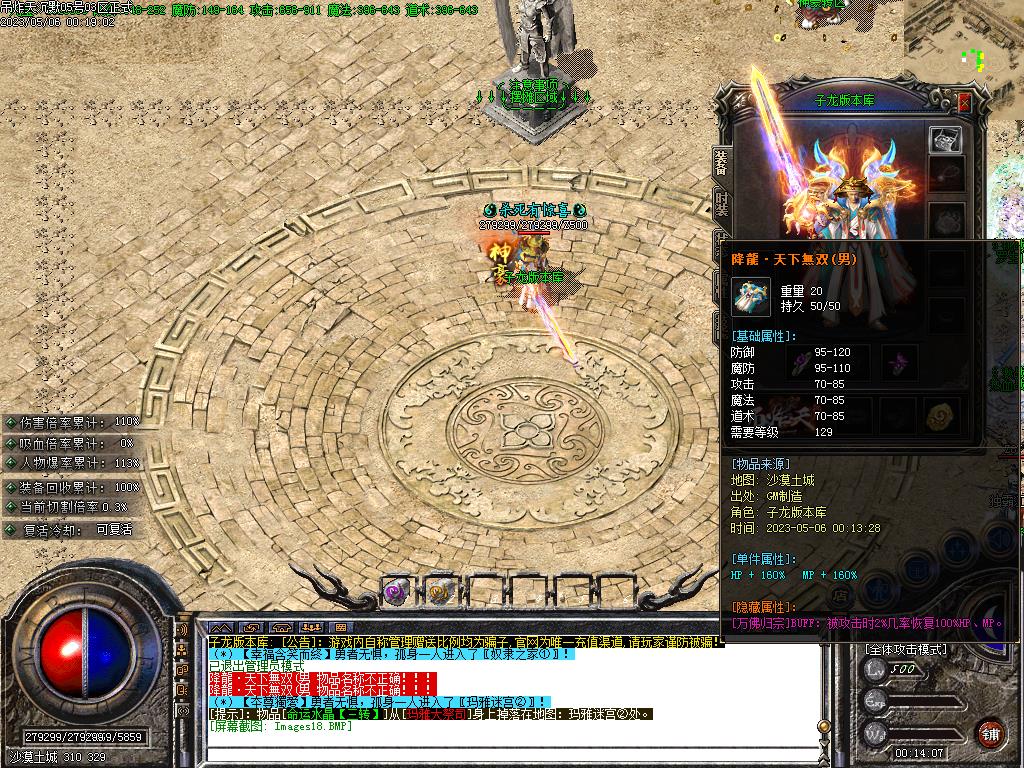The height and width of the screenshot is (768, 1024).
Task: Close the 子龙版本库 character panel
Action: point(964,102)
